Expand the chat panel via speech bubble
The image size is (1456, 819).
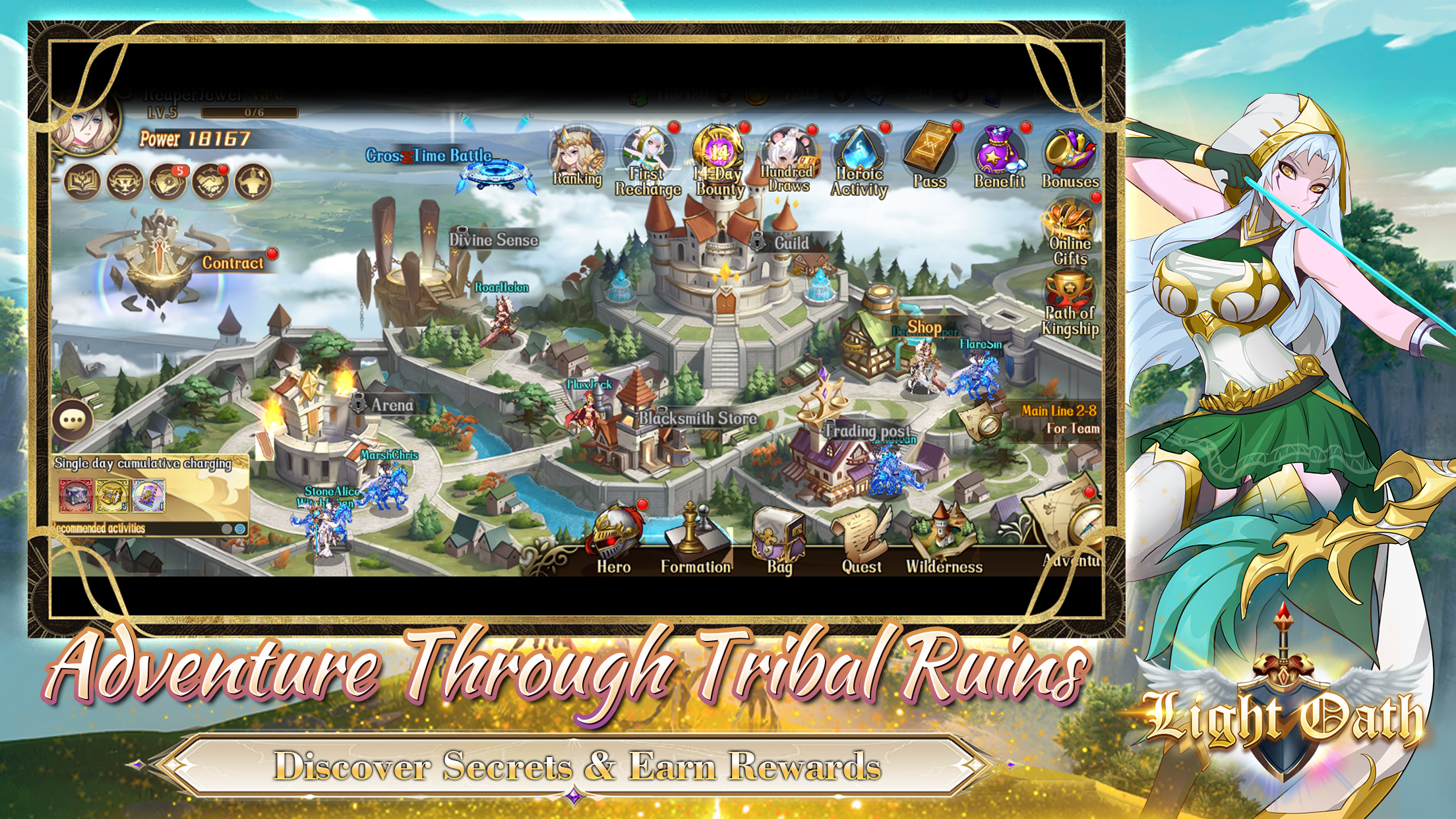click(74, 419)
